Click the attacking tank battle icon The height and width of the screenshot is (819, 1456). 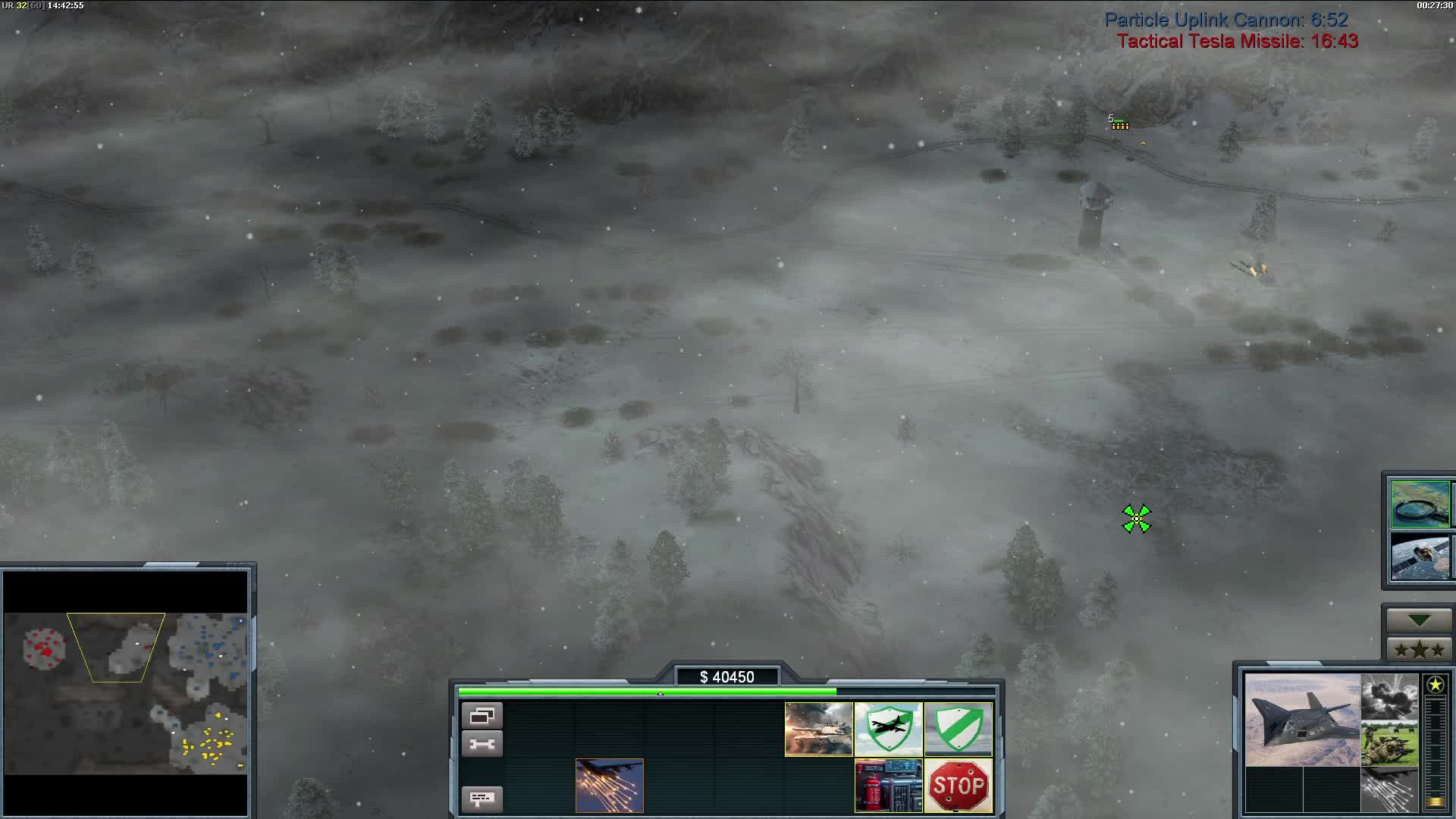818,730
